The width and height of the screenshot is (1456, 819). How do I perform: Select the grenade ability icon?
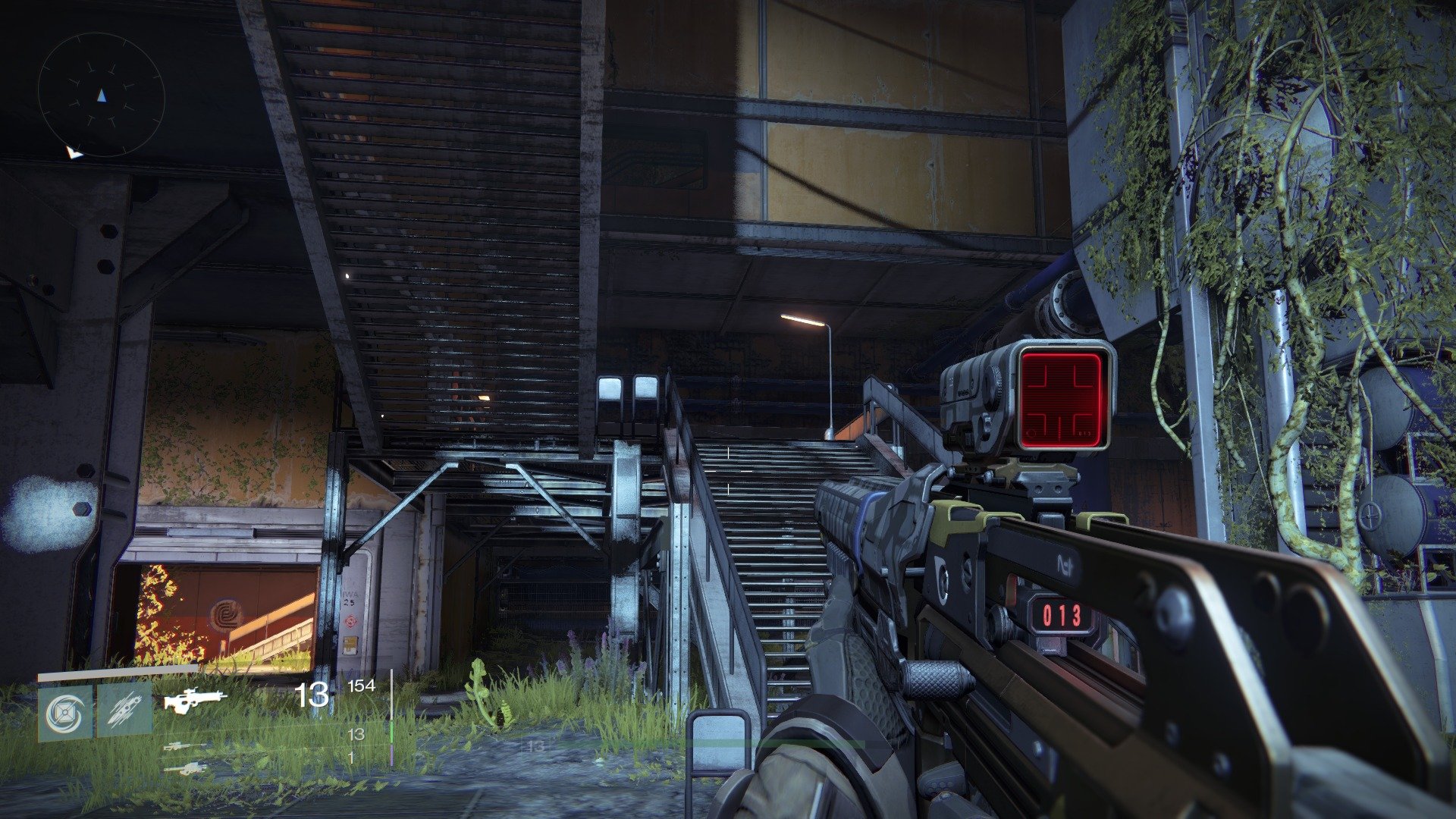(65, 714)
